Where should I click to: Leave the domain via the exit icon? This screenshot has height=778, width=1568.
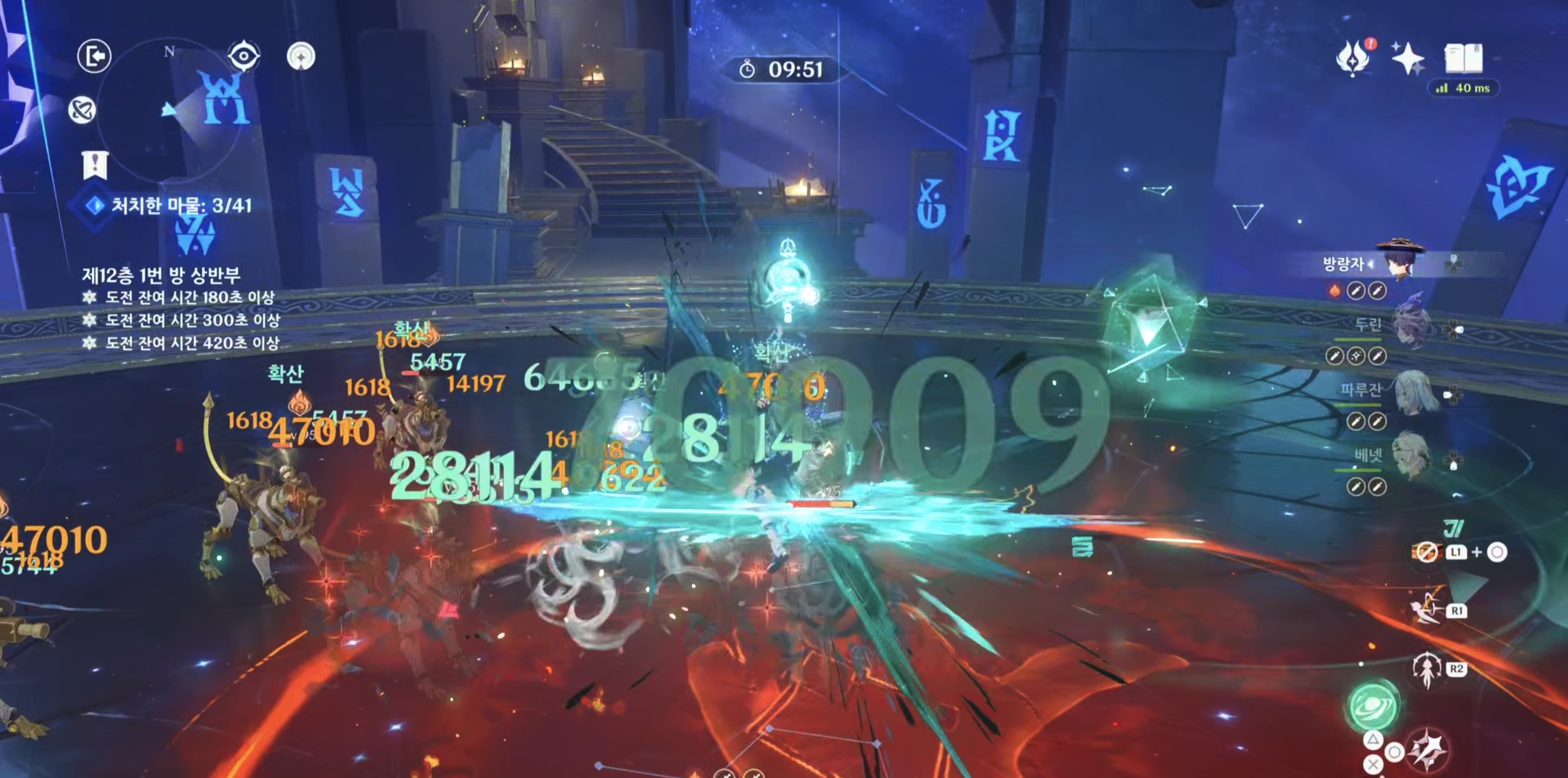coord(94,56)
